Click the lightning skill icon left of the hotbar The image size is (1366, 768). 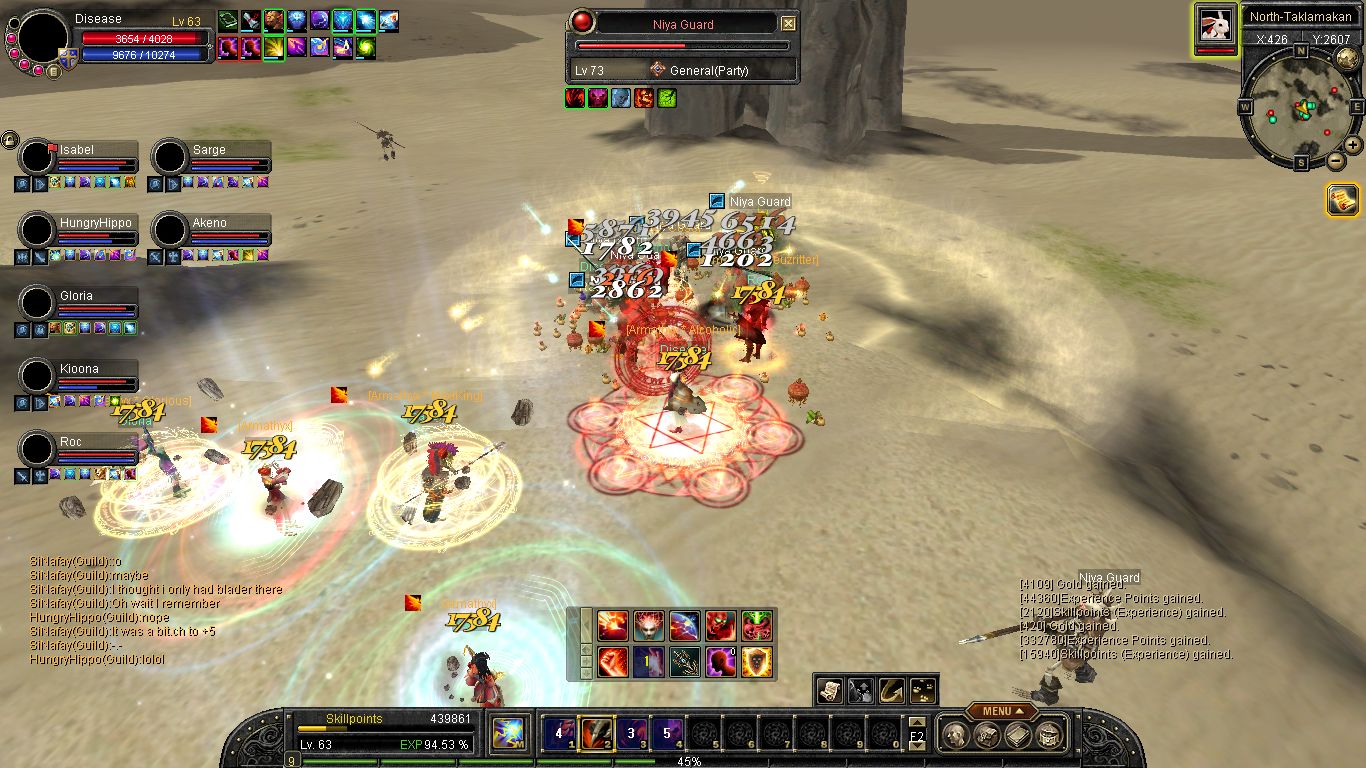pyautogui.click(x=509, y=734)
